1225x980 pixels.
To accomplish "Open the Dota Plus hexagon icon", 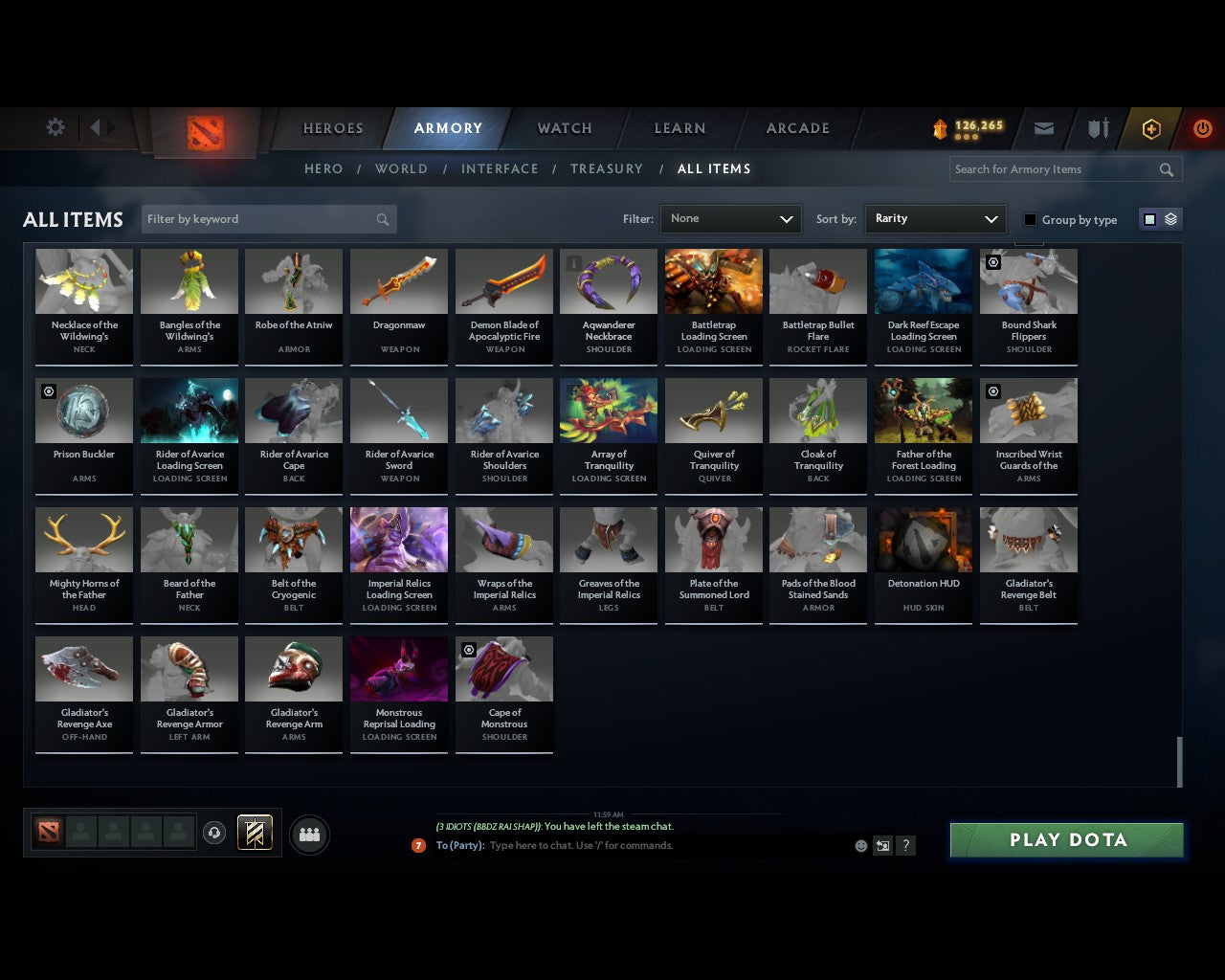I will pos(1150,127).
